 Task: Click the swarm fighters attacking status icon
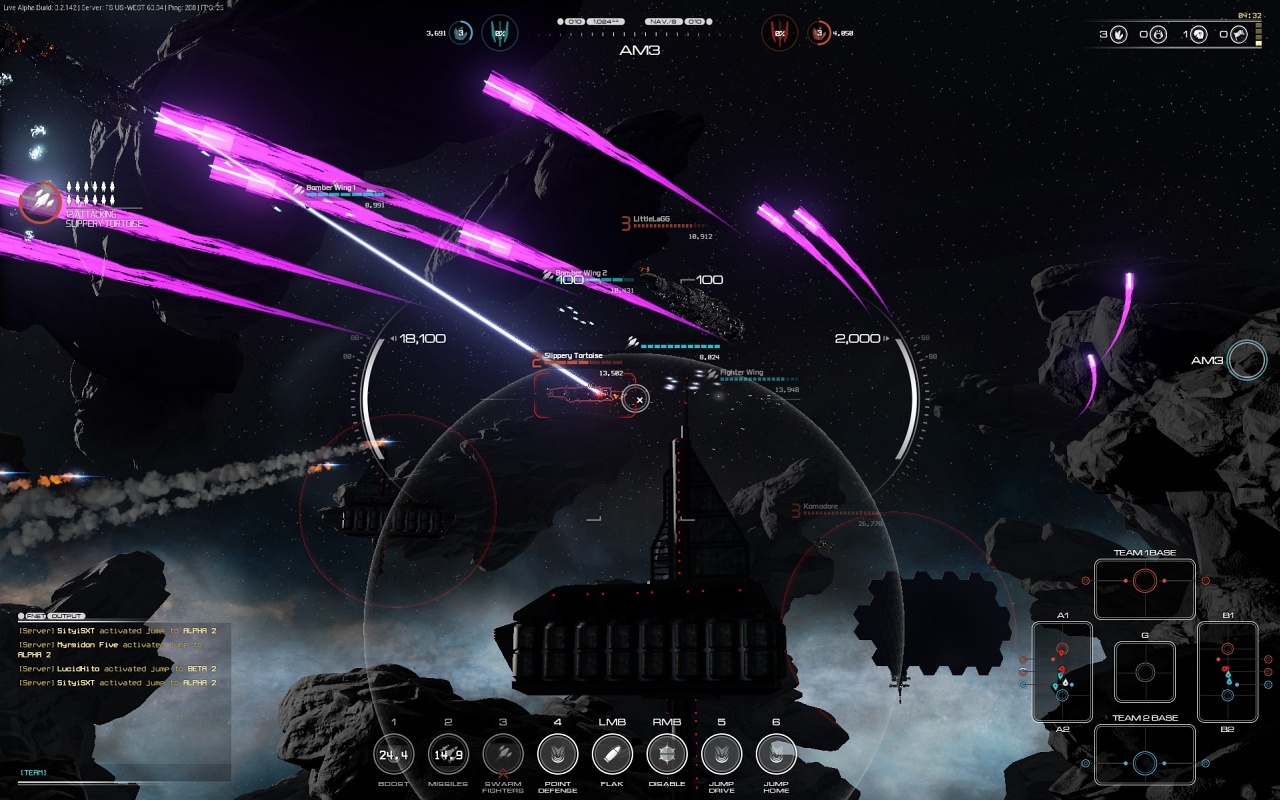pos(40,201)
